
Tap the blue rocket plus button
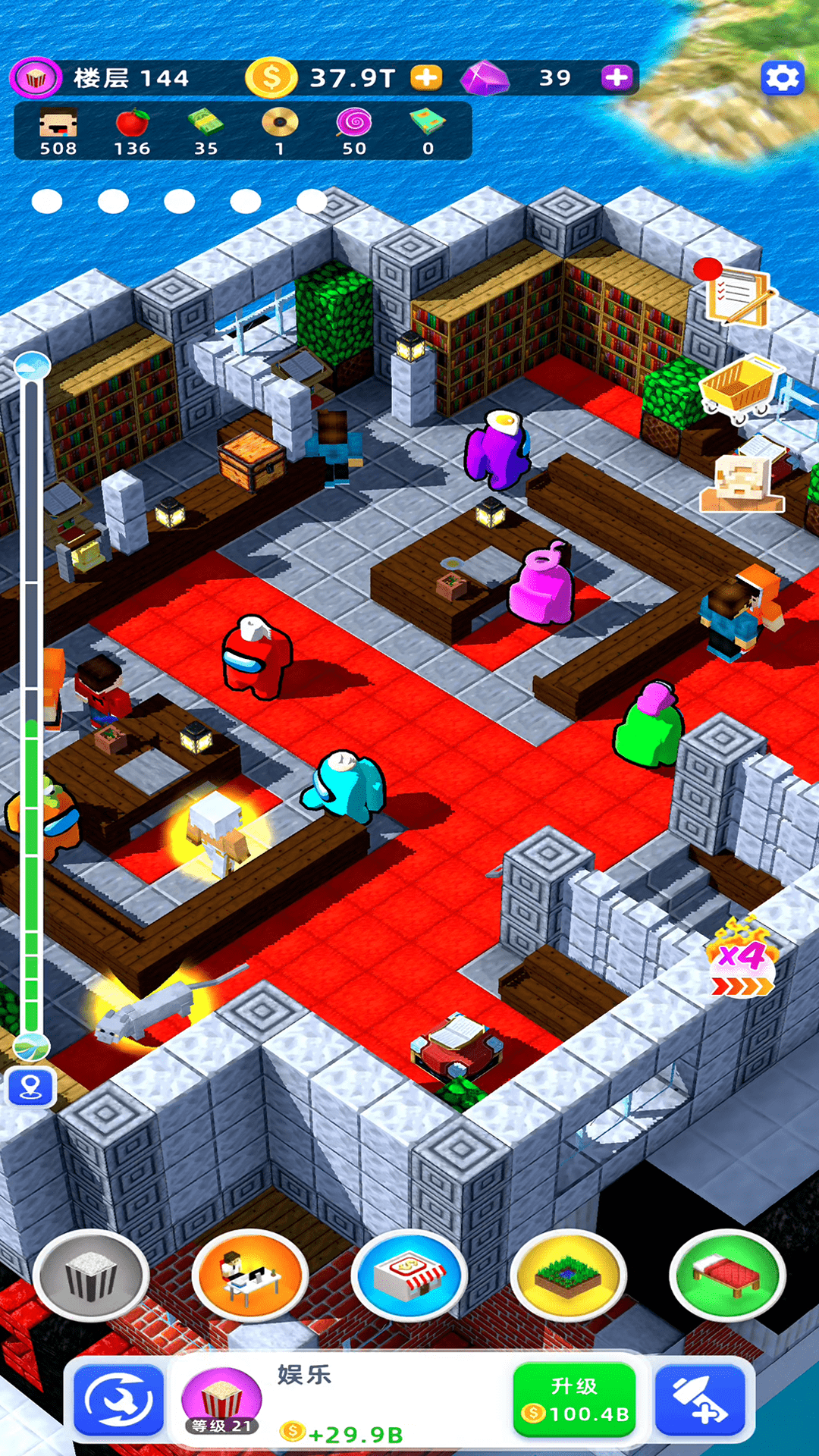tap(700, 1401)
